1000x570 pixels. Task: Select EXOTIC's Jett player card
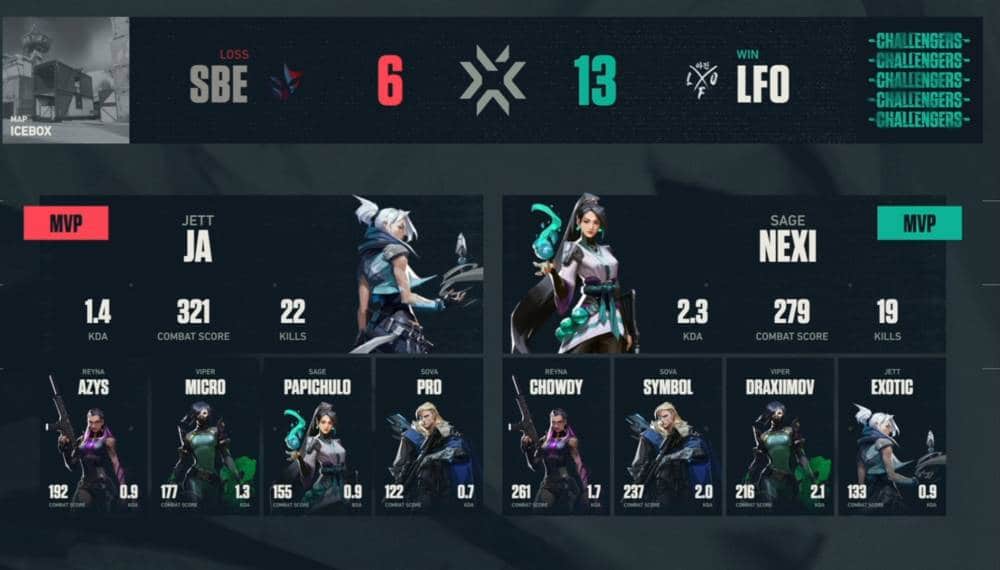click(x=890, y=437)
